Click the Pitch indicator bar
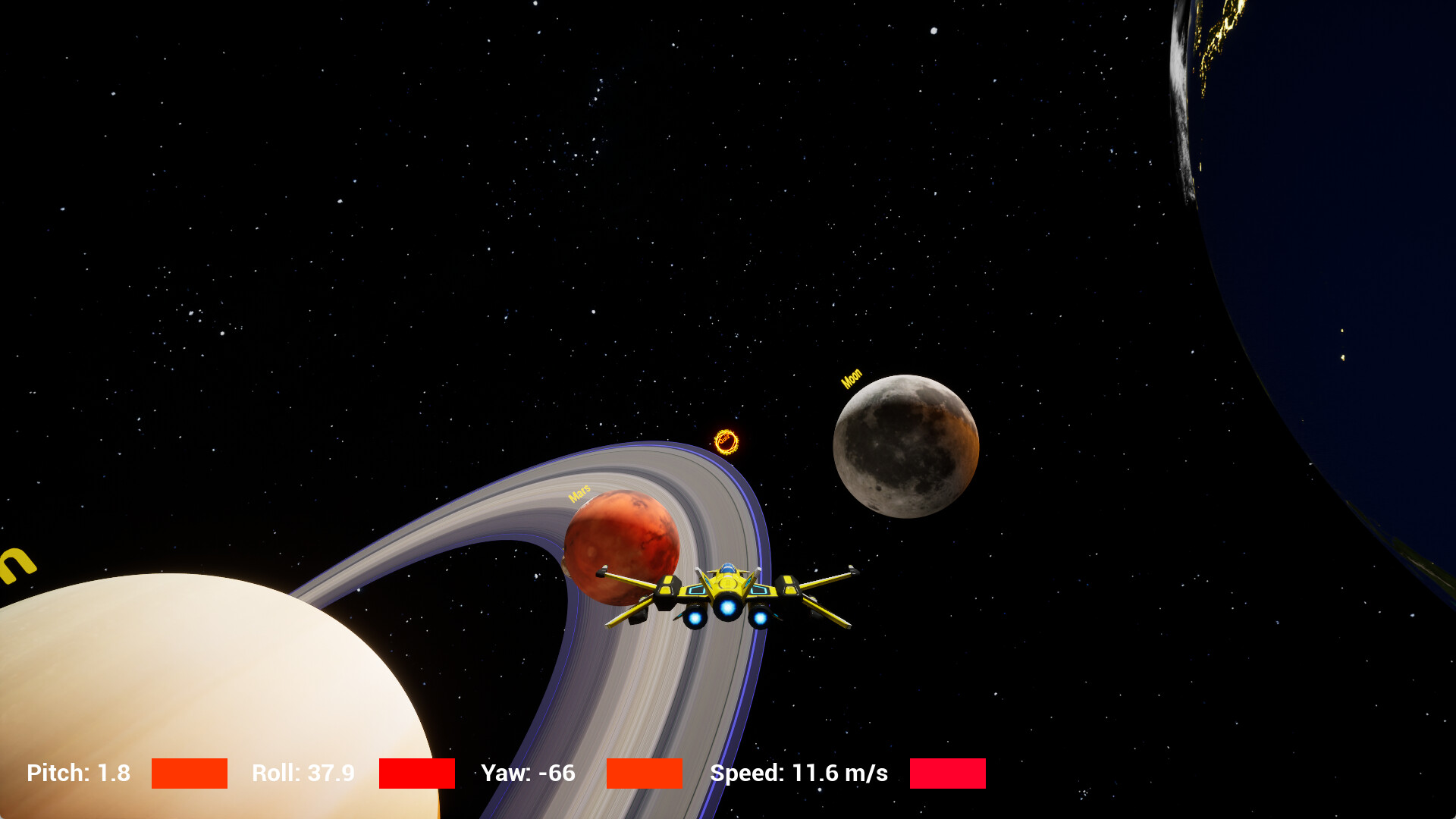 [190, 774]
